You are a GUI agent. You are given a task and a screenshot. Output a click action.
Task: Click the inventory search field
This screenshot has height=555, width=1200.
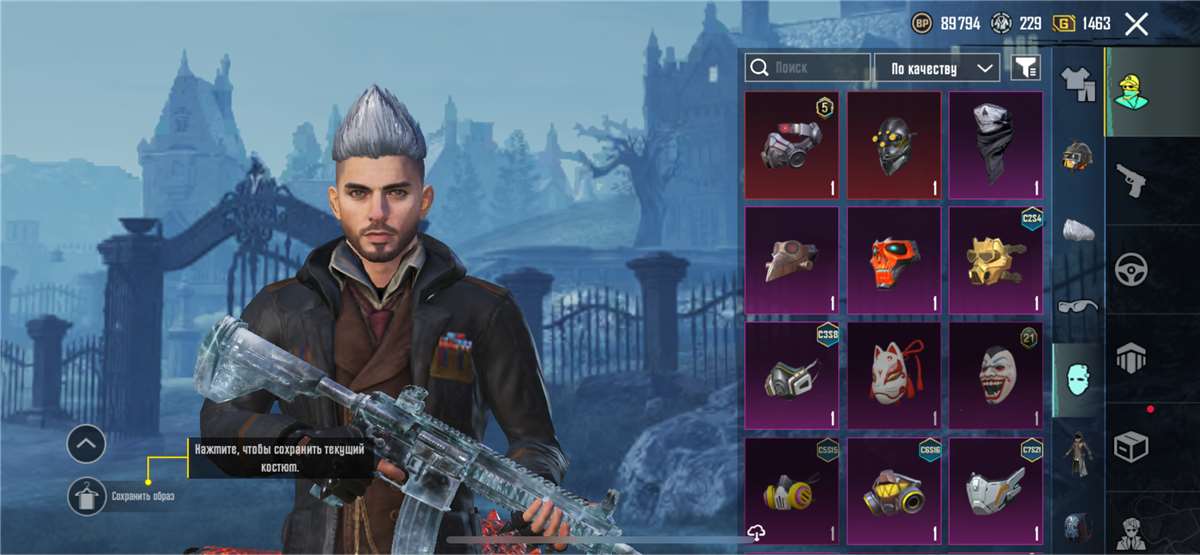(808, 68)
